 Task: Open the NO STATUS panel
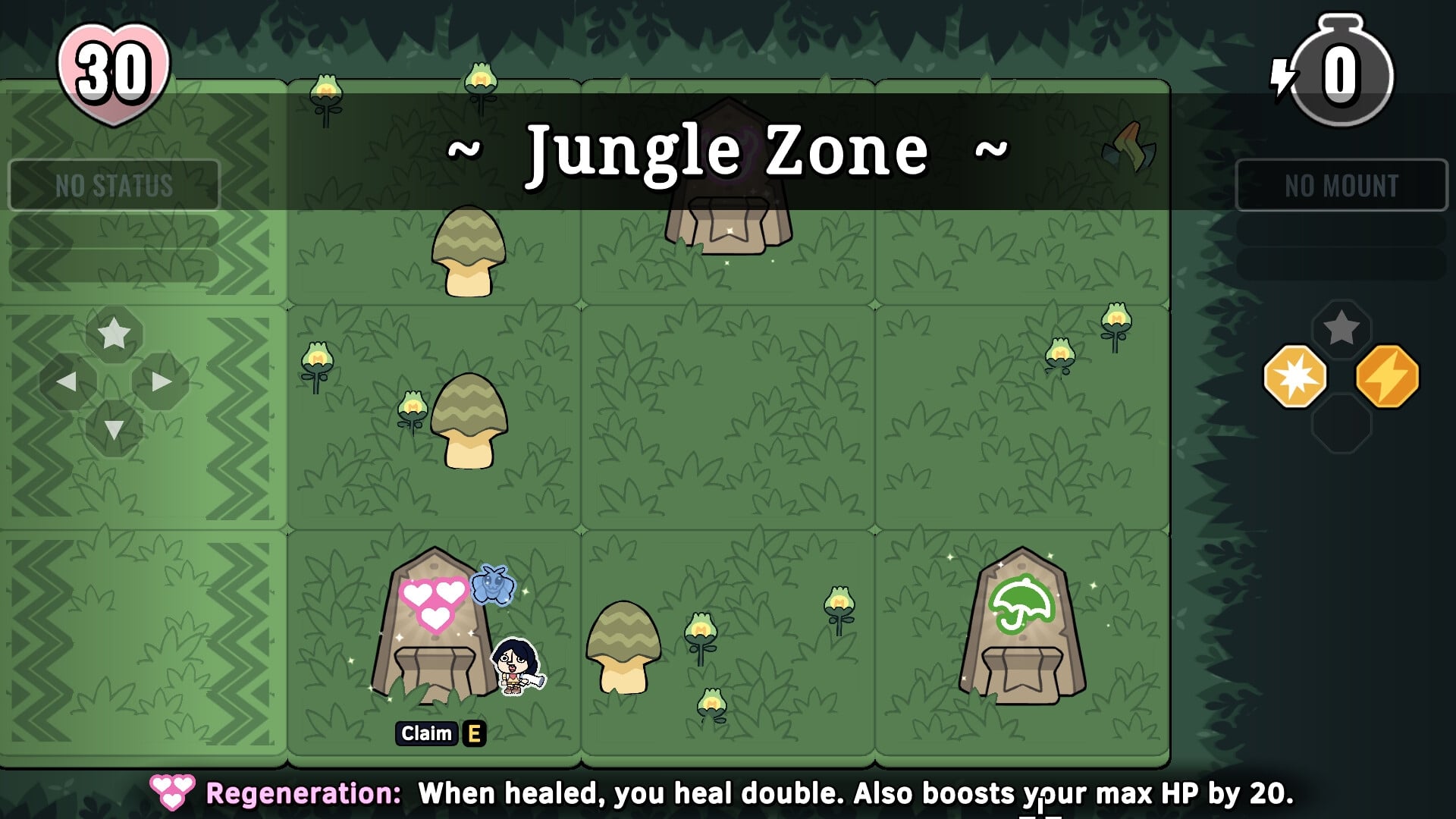[114, 184]
